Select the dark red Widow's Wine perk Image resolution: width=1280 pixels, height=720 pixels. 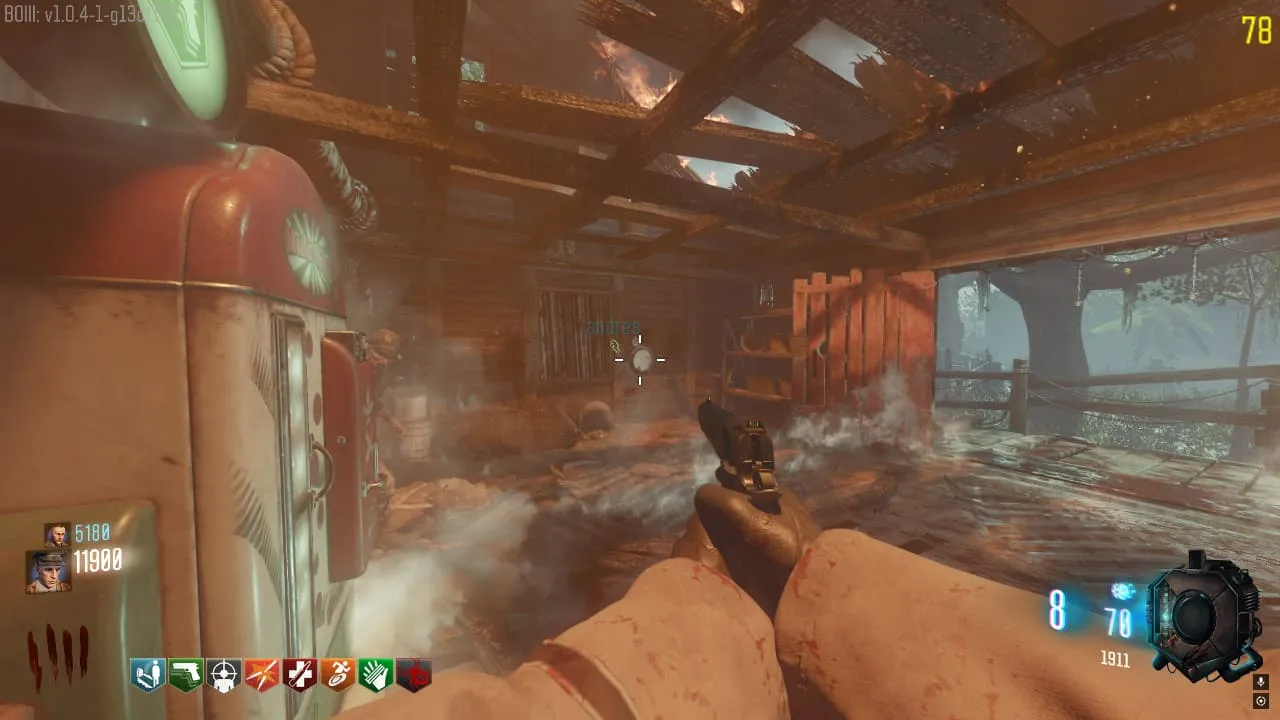(x=414, y=675)
